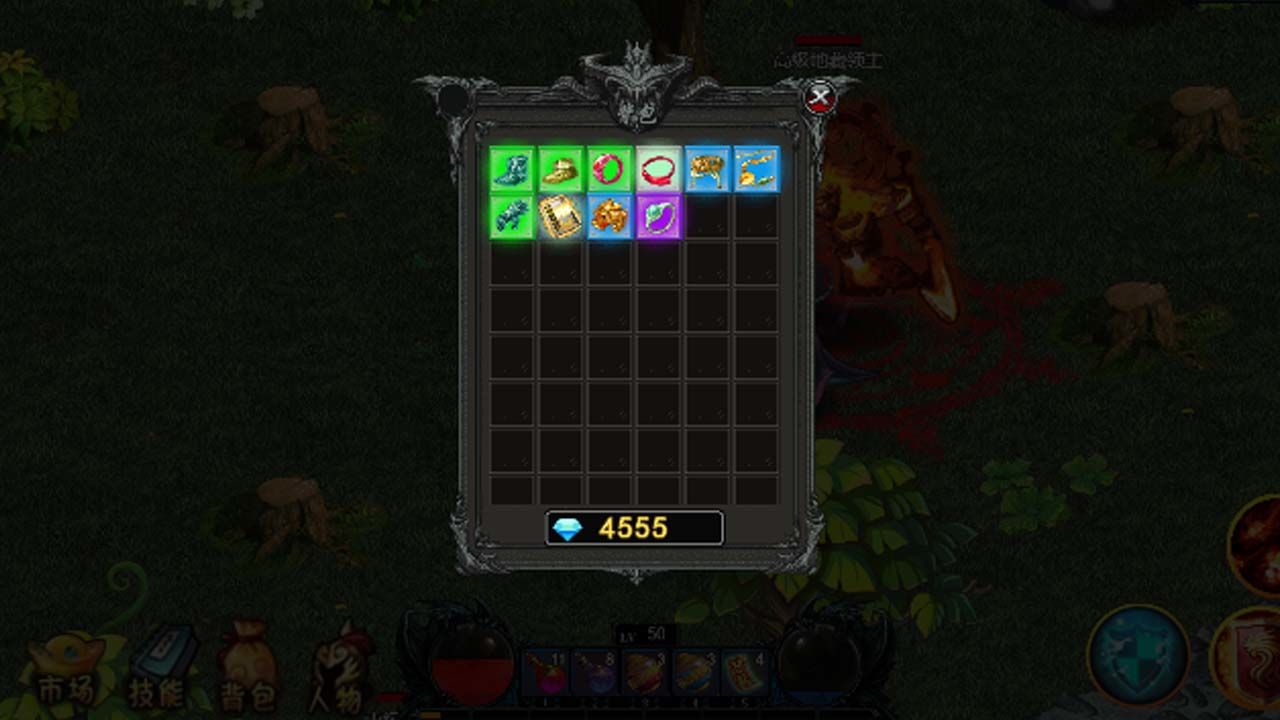
Task: Pick the red bracelet on green background
Action: [610, 169]
